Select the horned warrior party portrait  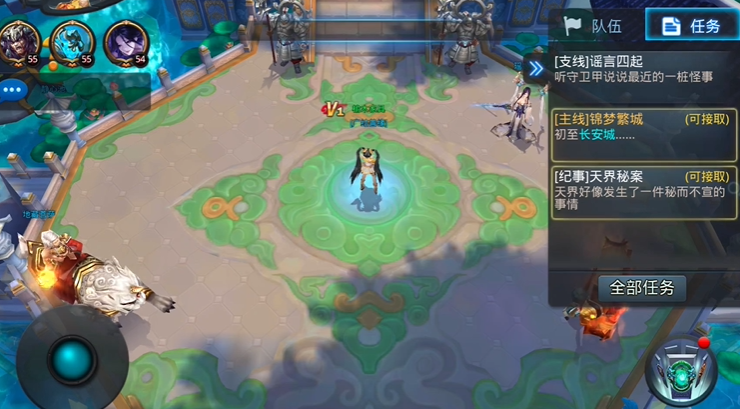(18, 43)
